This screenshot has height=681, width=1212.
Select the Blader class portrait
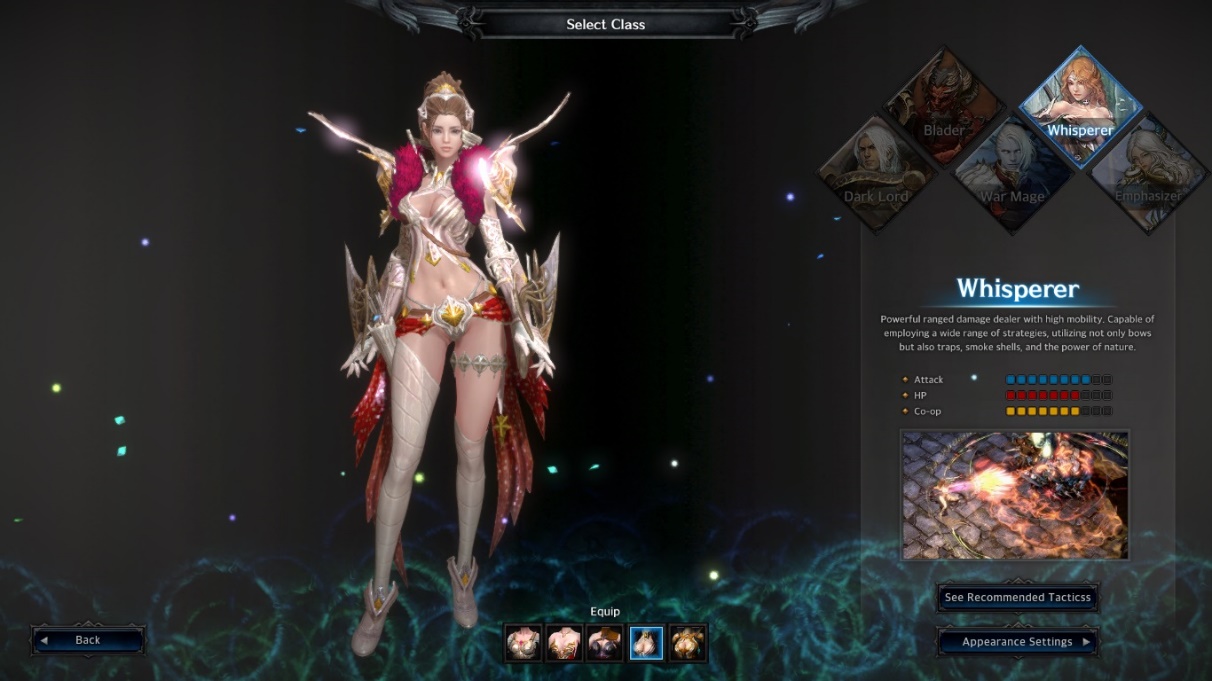[x=944, y=105]
